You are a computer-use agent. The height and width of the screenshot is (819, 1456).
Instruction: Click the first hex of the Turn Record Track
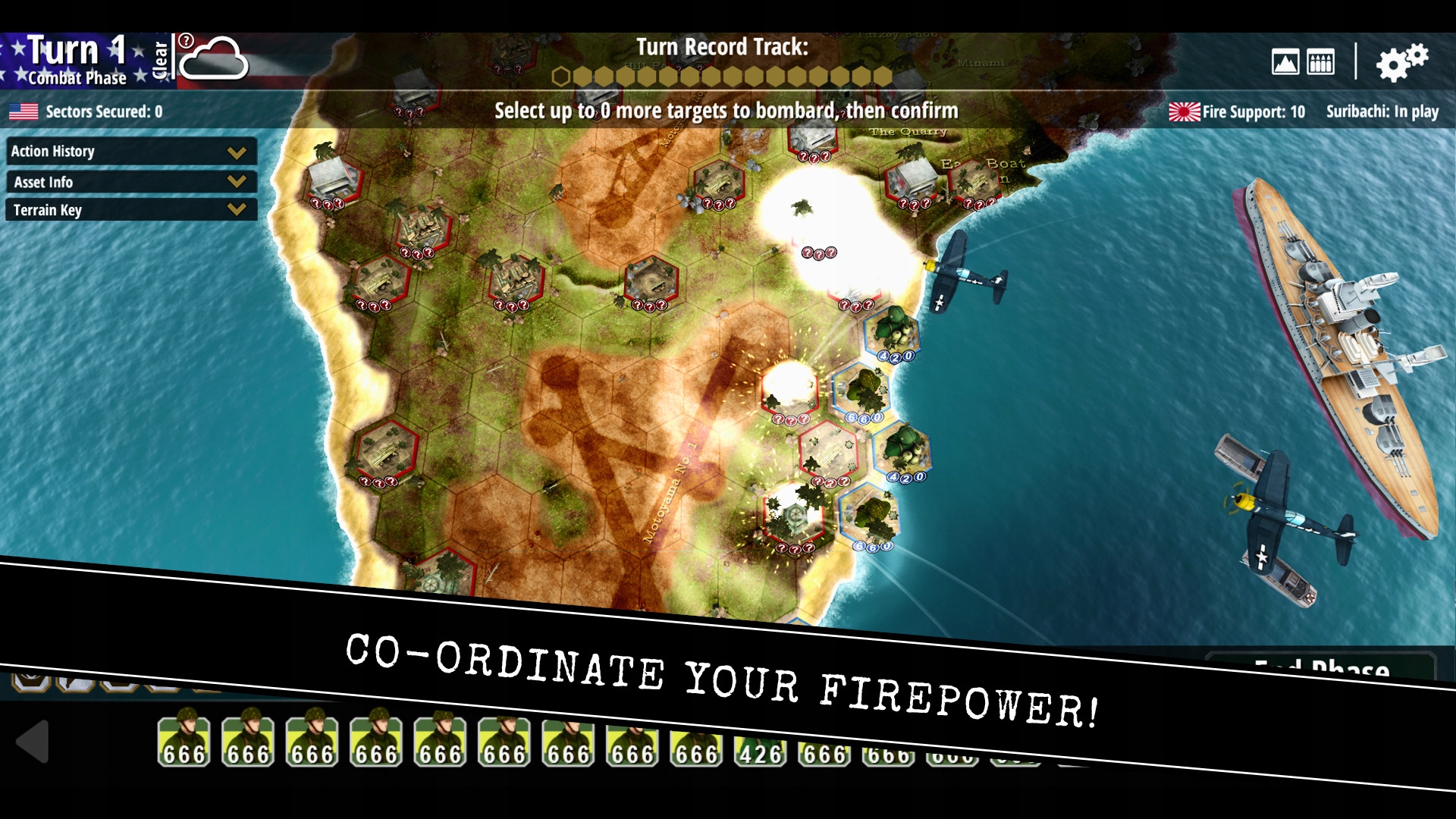tap(562, 76)
